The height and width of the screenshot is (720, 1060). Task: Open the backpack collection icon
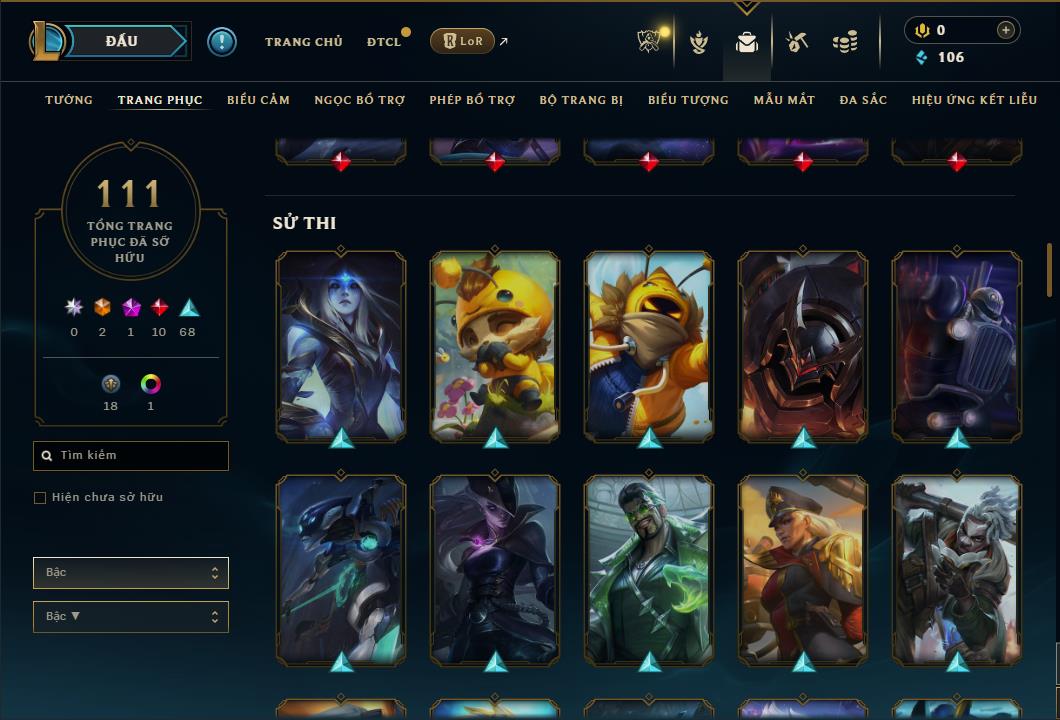pos(747,42)
